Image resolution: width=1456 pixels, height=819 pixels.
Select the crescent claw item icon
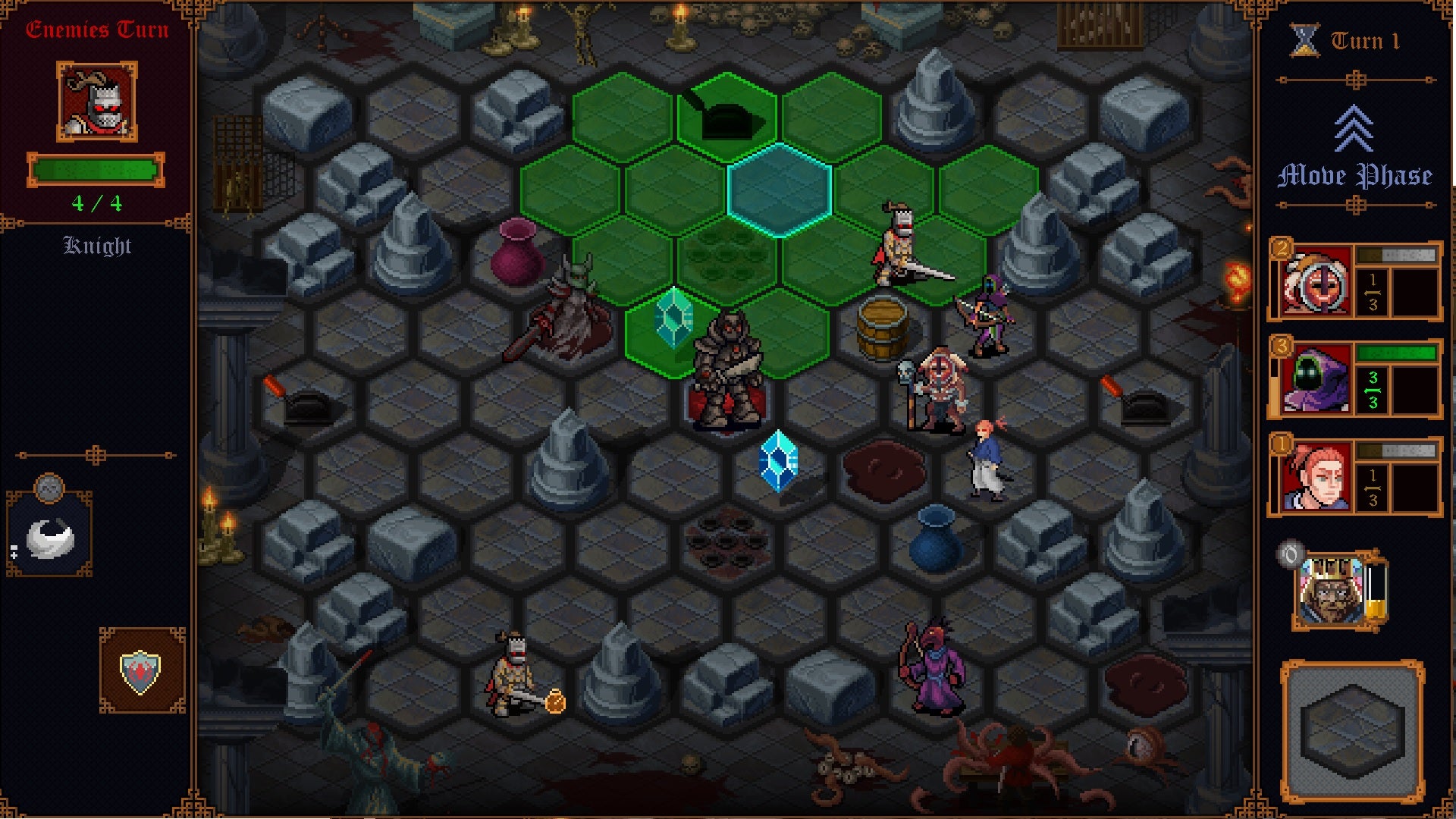(50, 540)
